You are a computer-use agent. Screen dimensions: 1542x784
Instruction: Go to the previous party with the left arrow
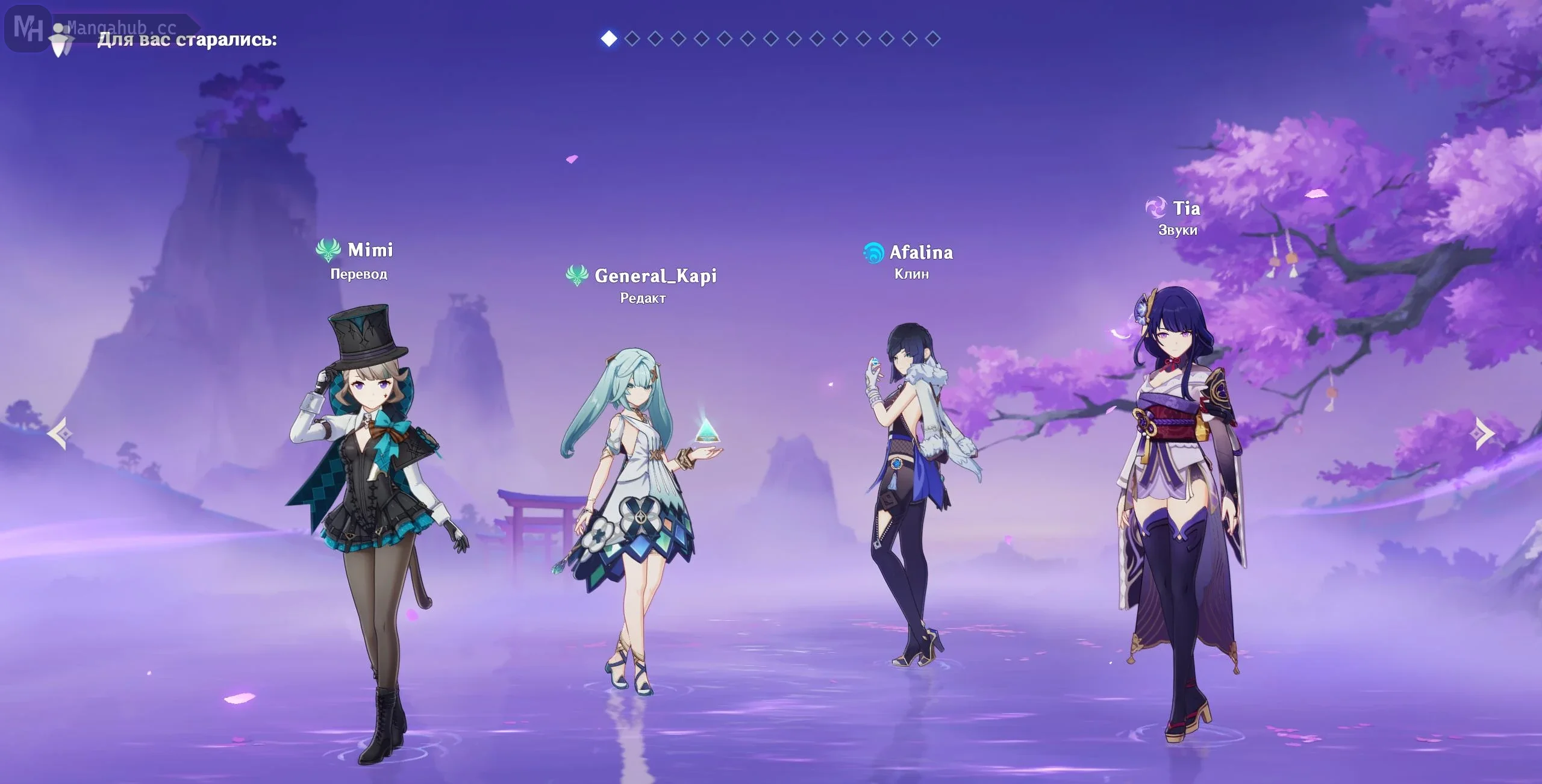point(60,433)
